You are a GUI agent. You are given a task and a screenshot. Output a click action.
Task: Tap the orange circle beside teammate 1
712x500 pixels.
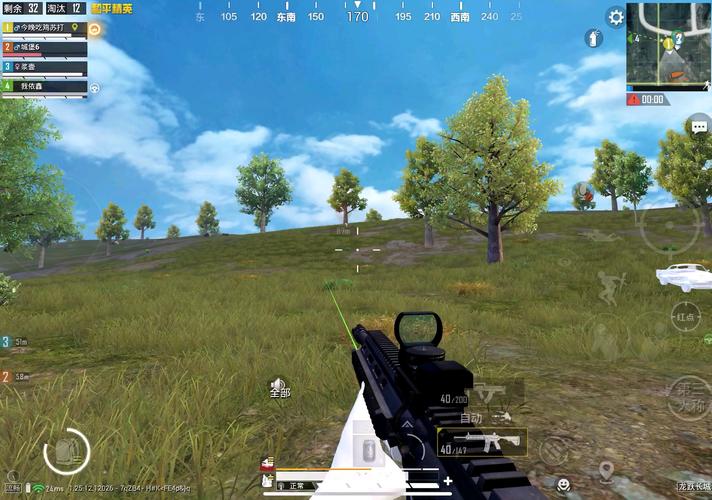click(94, 29)
